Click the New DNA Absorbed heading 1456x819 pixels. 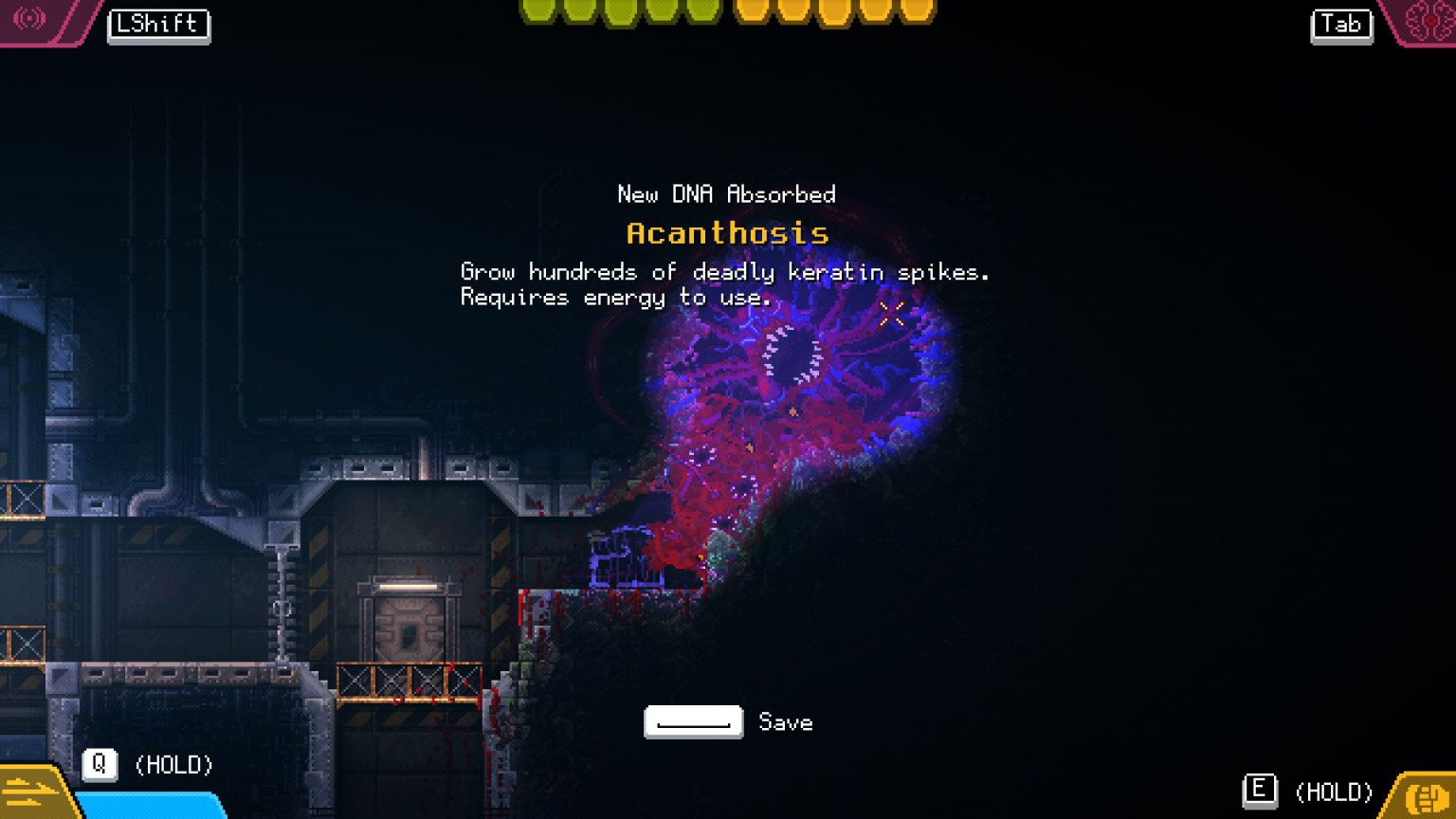coord(727,194)
